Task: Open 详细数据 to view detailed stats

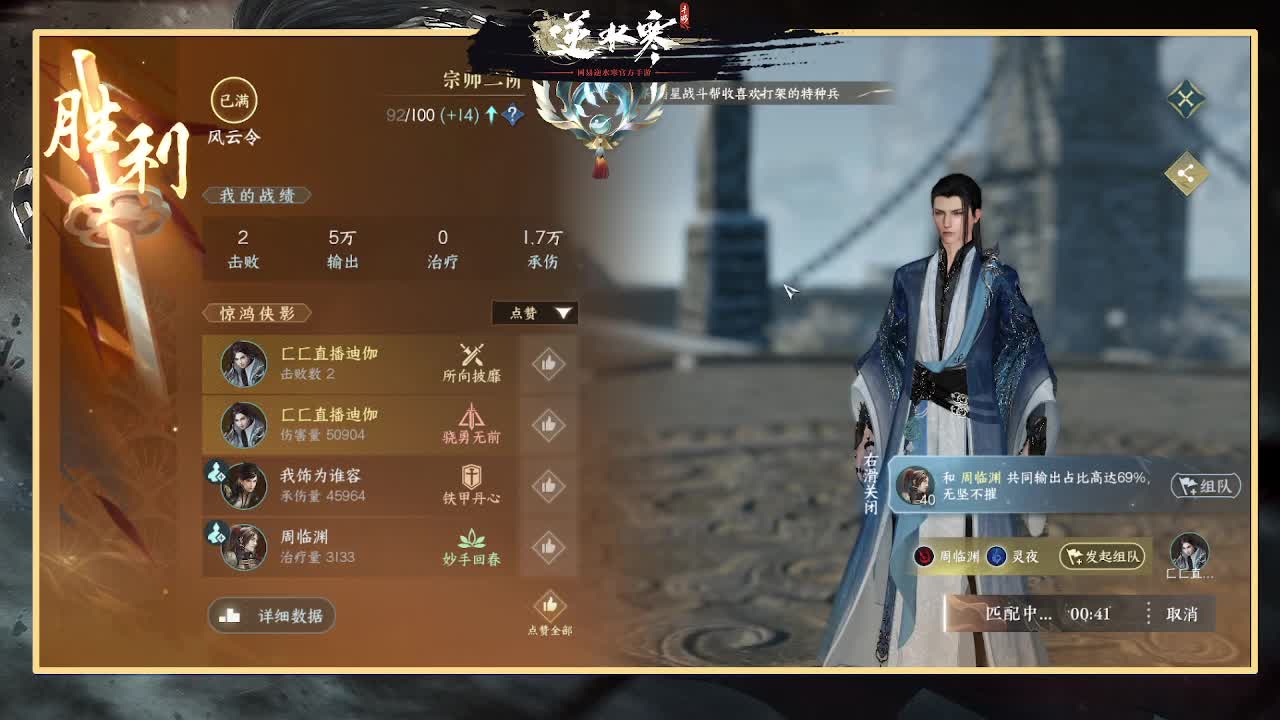Action: coord(270,616)
